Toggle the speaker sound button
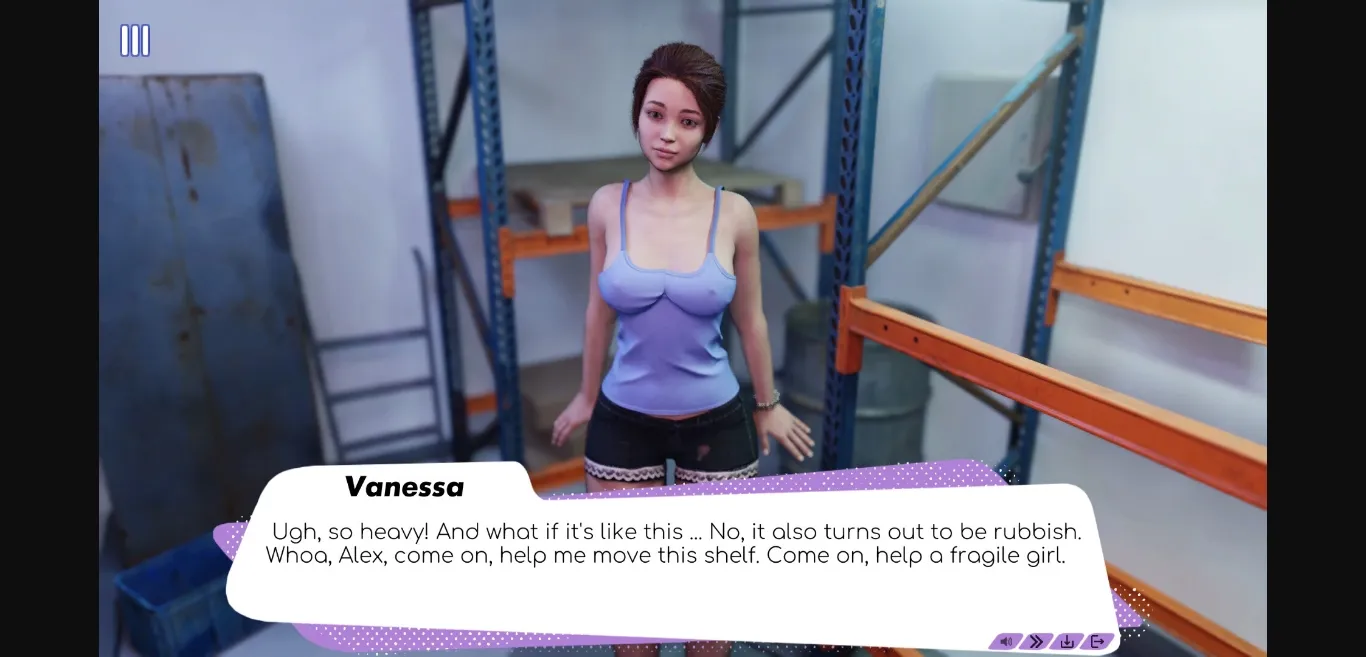 coord(1006,641)
